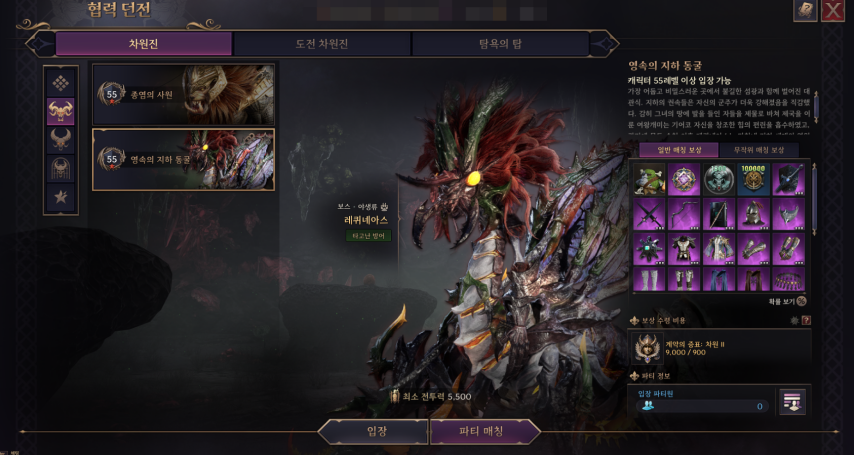854x455 pixels.
Task: Click the red question mark help icon
Action: [806, 321]
